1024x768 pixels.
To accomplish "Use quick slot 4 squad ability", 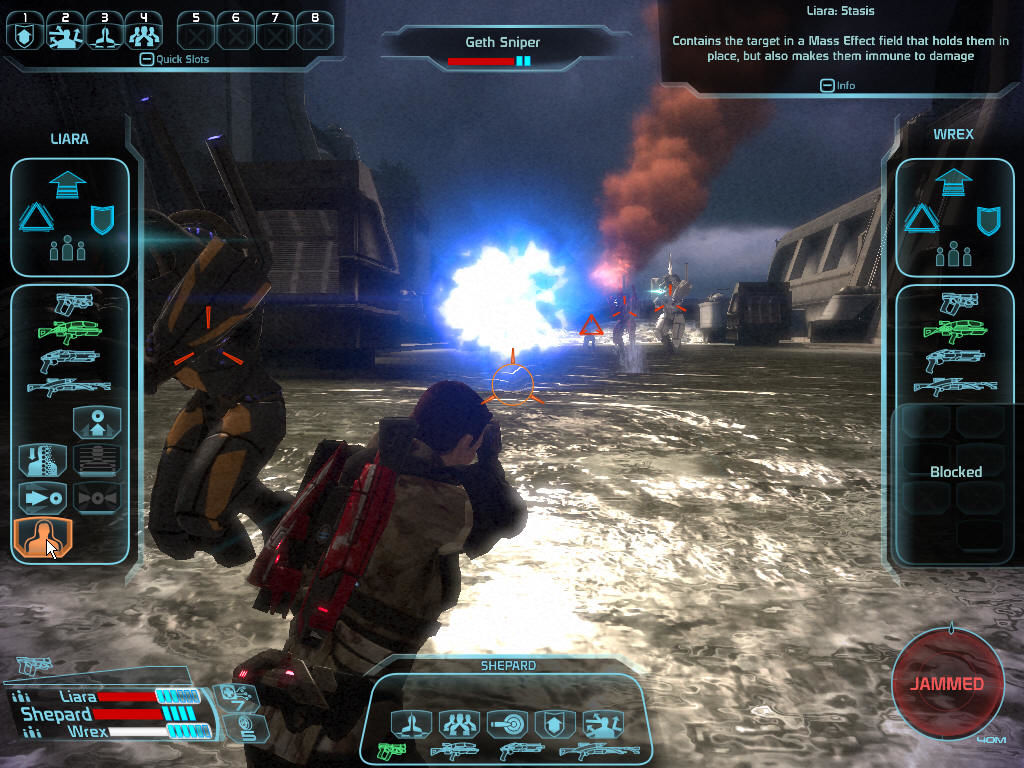I will (x=144, y=35).
